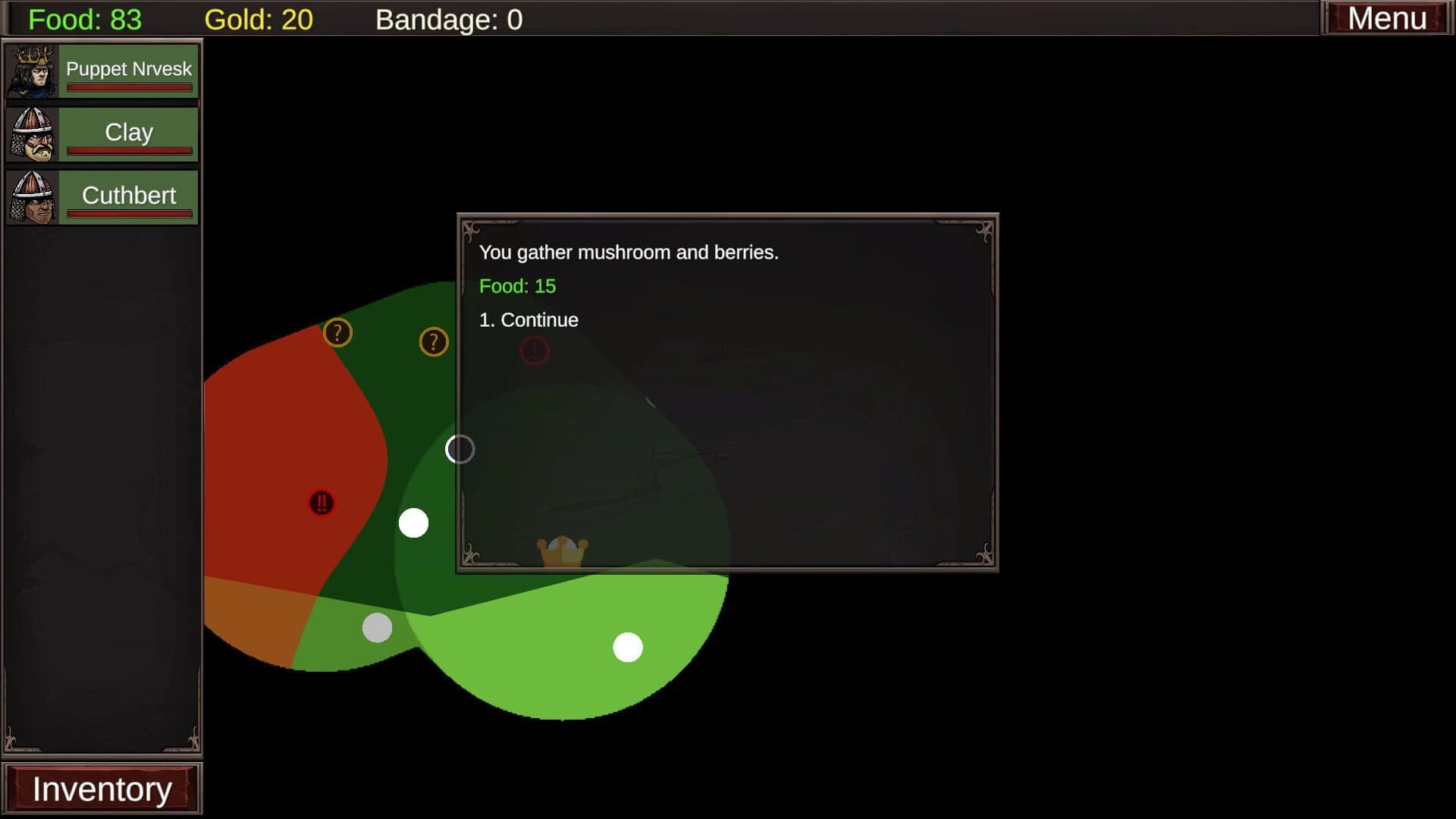Click the second question mark marker
The image size is (1456, 819).
coord(432,342)
